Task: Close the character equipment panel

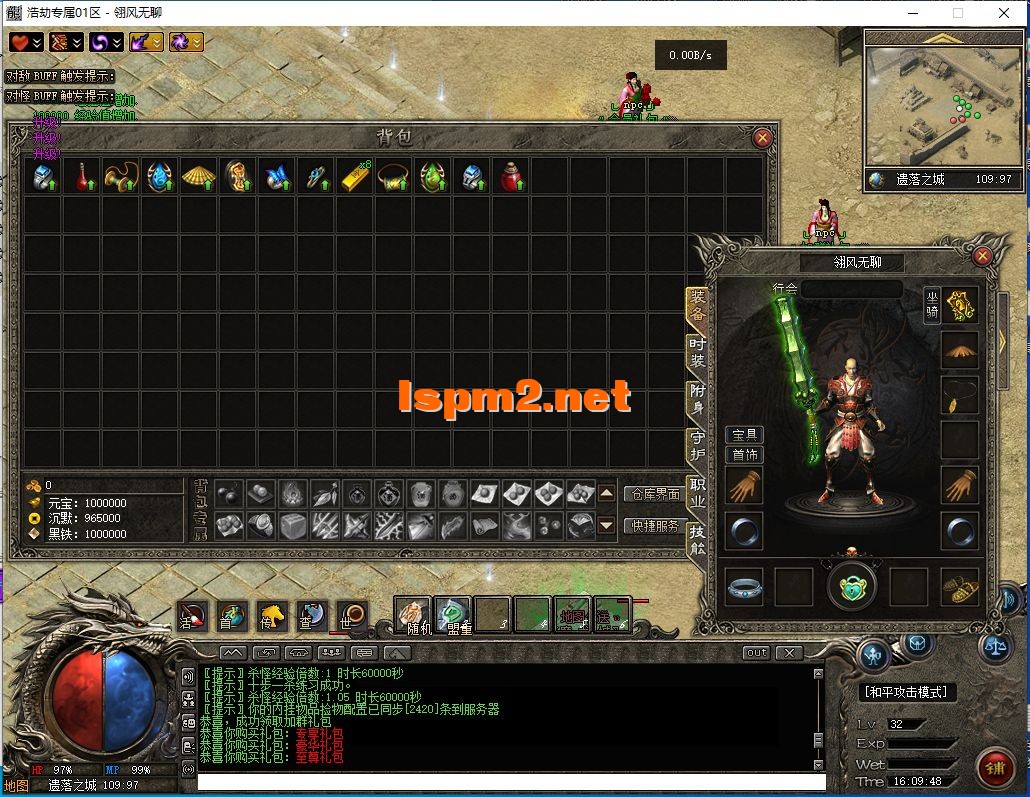Action: pyautogui.click(x=982, y=256)
